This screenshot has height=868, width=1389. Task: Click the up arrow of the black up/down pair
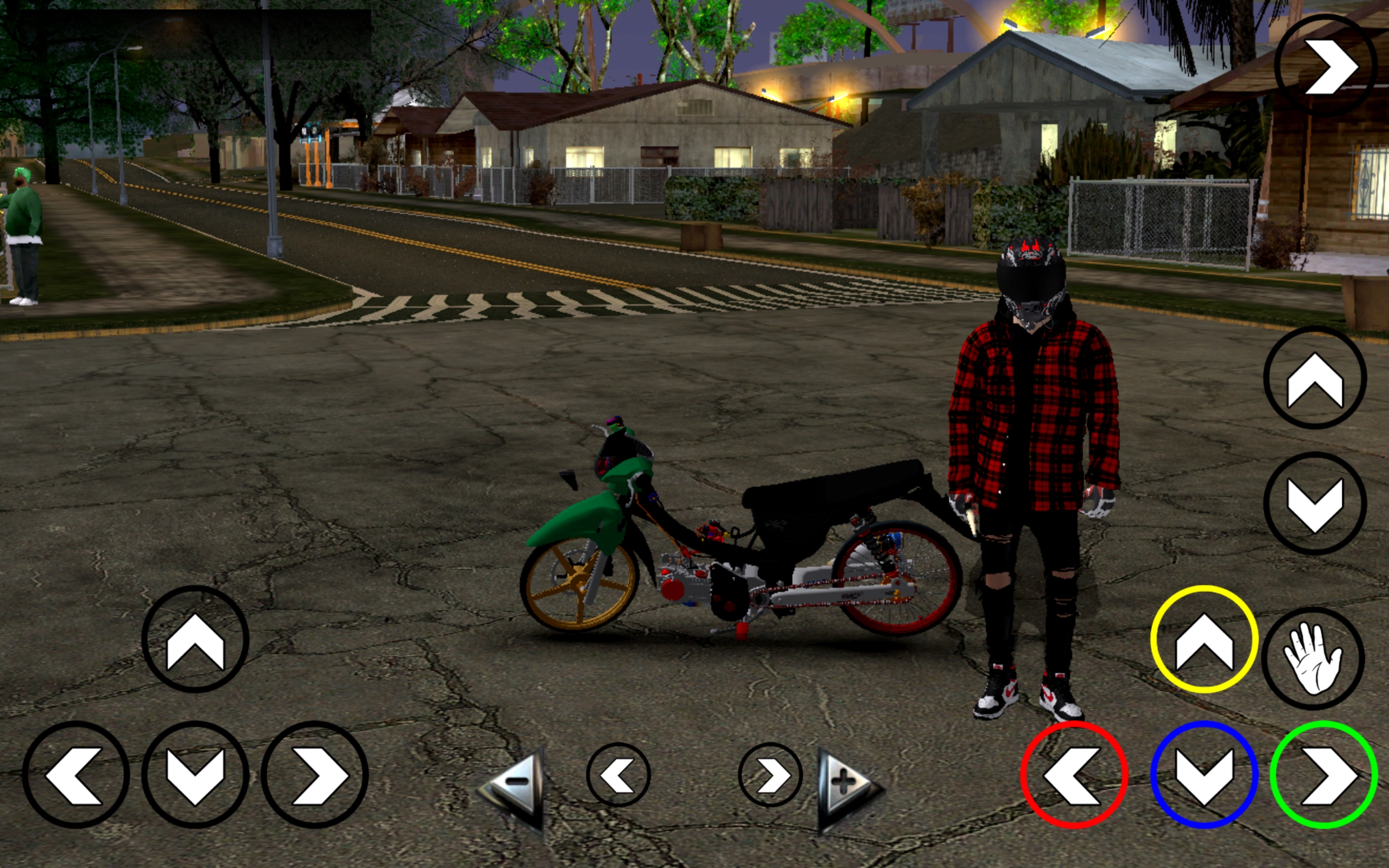click(1315, 378)
